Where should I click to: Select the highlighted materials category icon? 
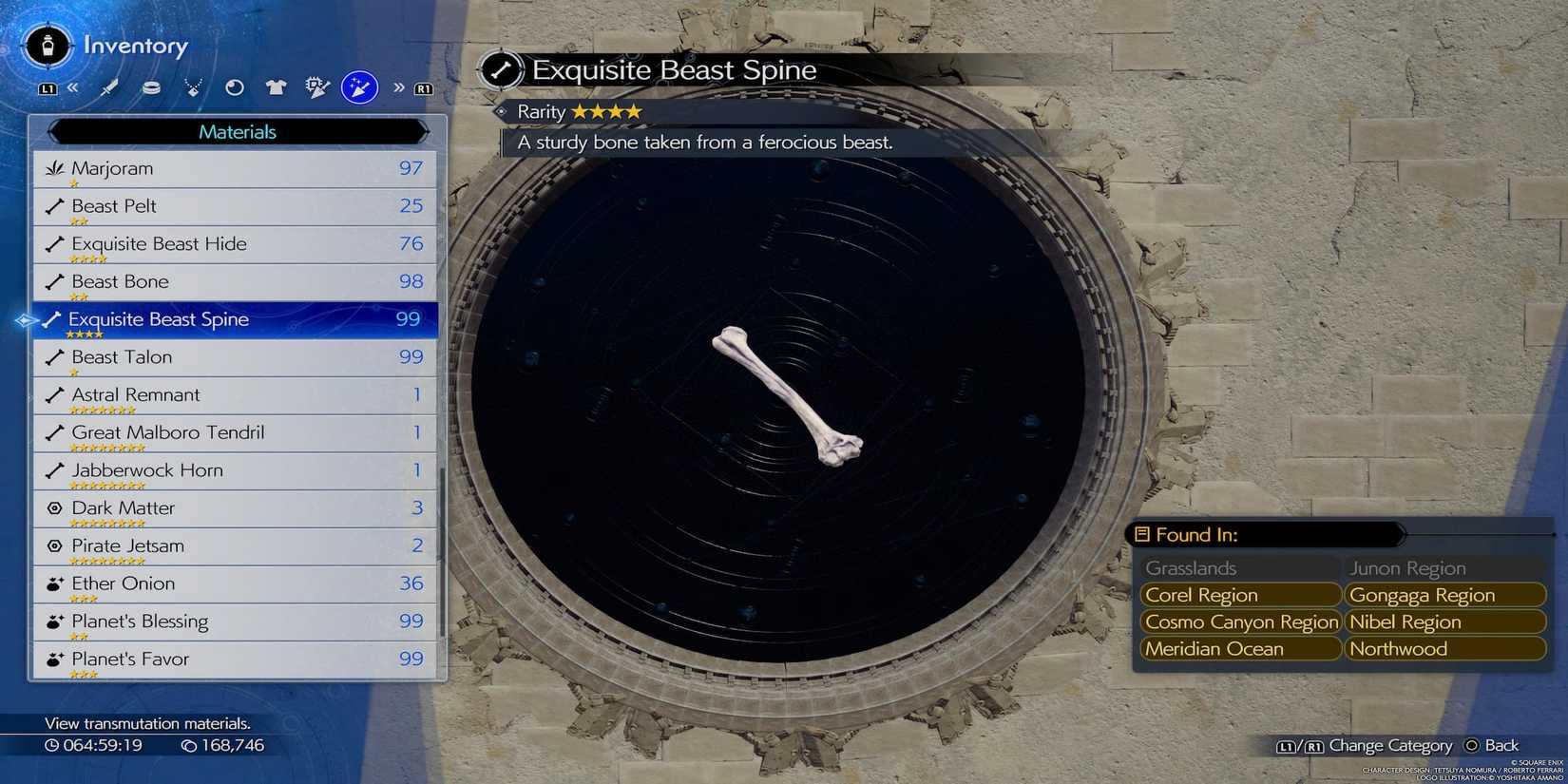pyautogui.click(x=358, y=86)
